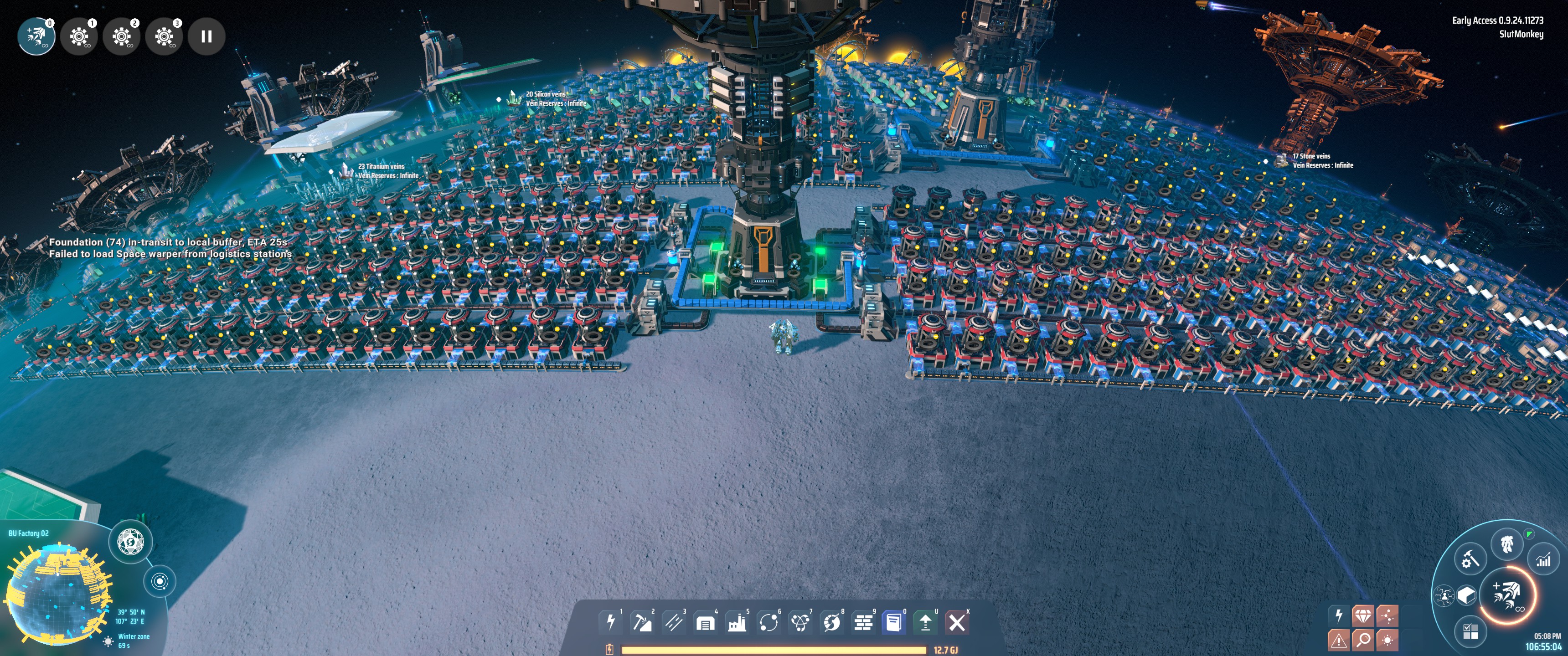Open the logistics orbit build category
The width and height of the screenshot is (1568, 656).
pyautogui.click(x=769, y=622)
